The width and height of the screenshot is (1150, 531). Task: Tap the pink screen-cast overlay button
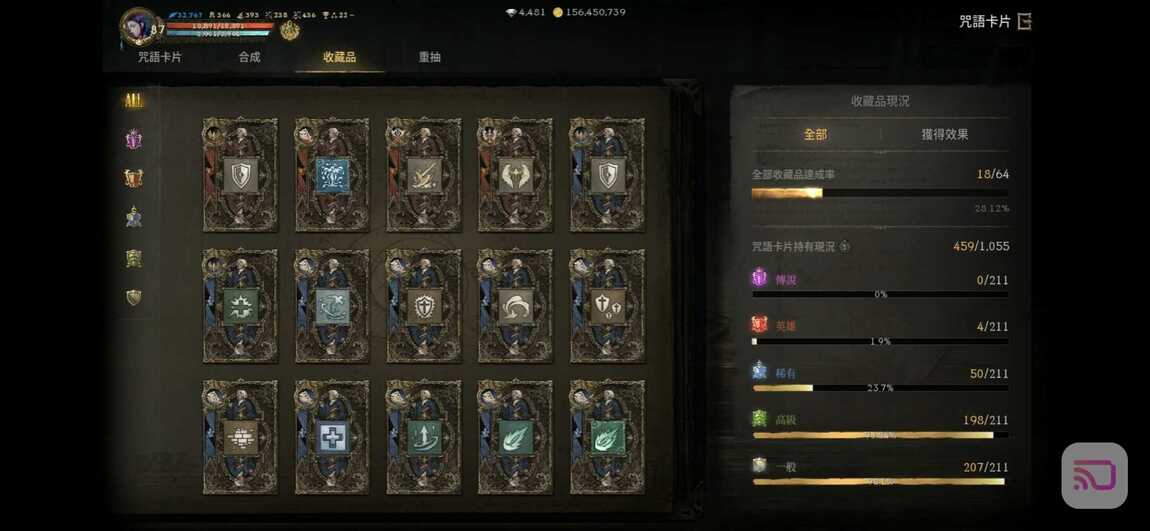(x=1094, y=475)
